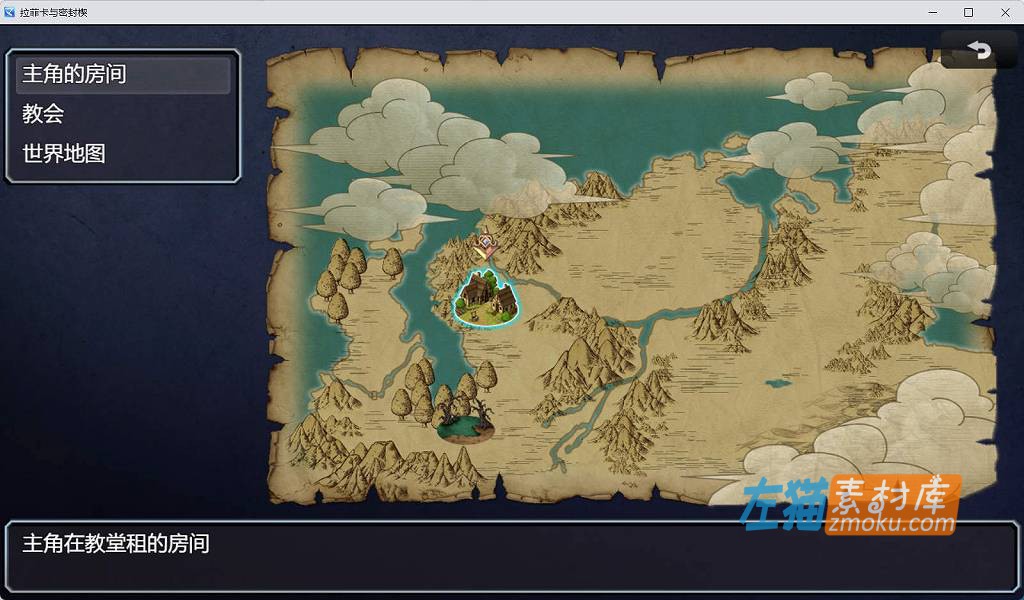Maximize the game window
This screenshot has width=1024, height=600.
[x=968, y=12]
